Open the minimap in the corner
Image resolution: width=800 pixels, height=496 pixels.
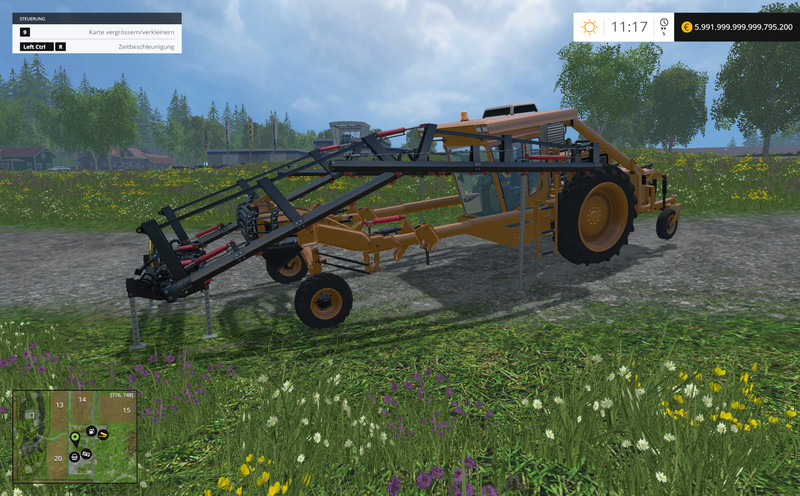click(x=74, y=437)
